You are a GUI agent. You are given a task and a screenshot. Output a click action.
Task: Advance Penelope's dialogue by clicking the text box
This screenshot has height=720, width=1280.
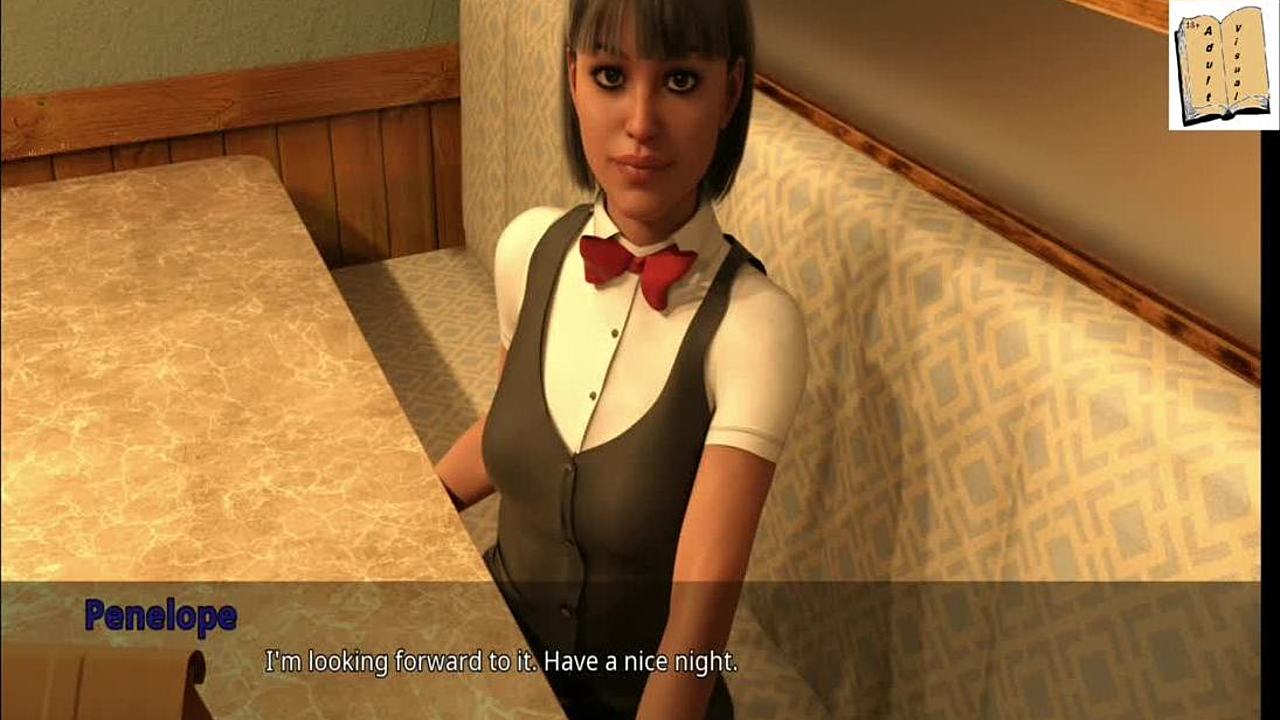pos(640,650)
